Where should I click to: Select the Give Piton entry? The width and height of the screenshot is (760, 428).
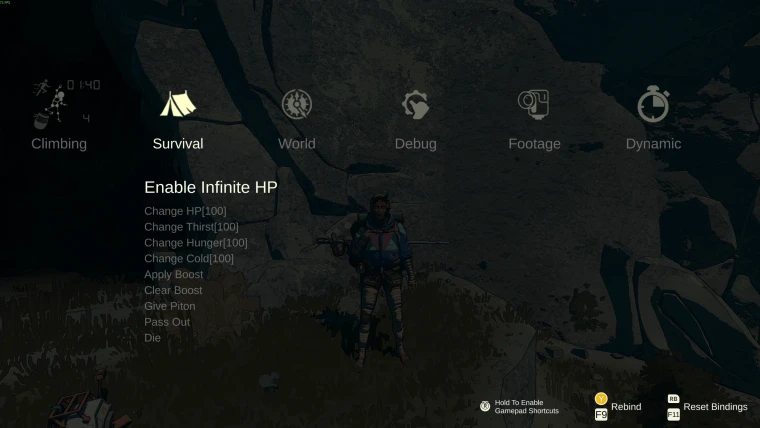169,306
